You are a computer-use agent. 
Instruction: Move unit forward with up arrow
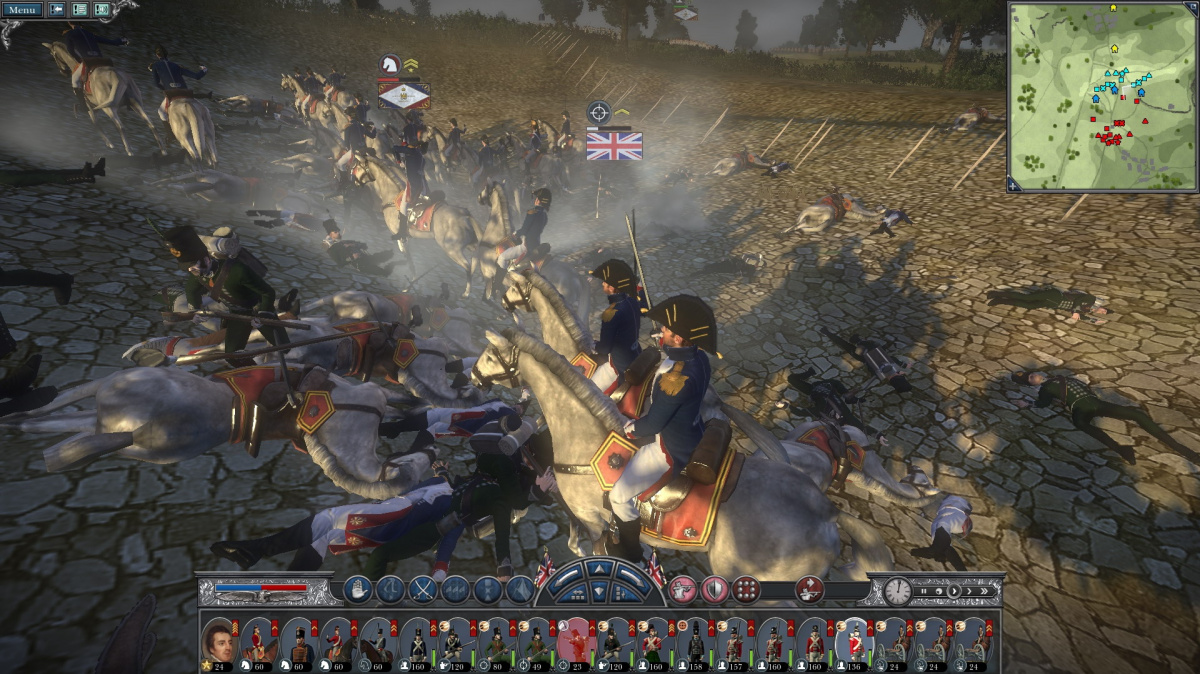[599, 569]
